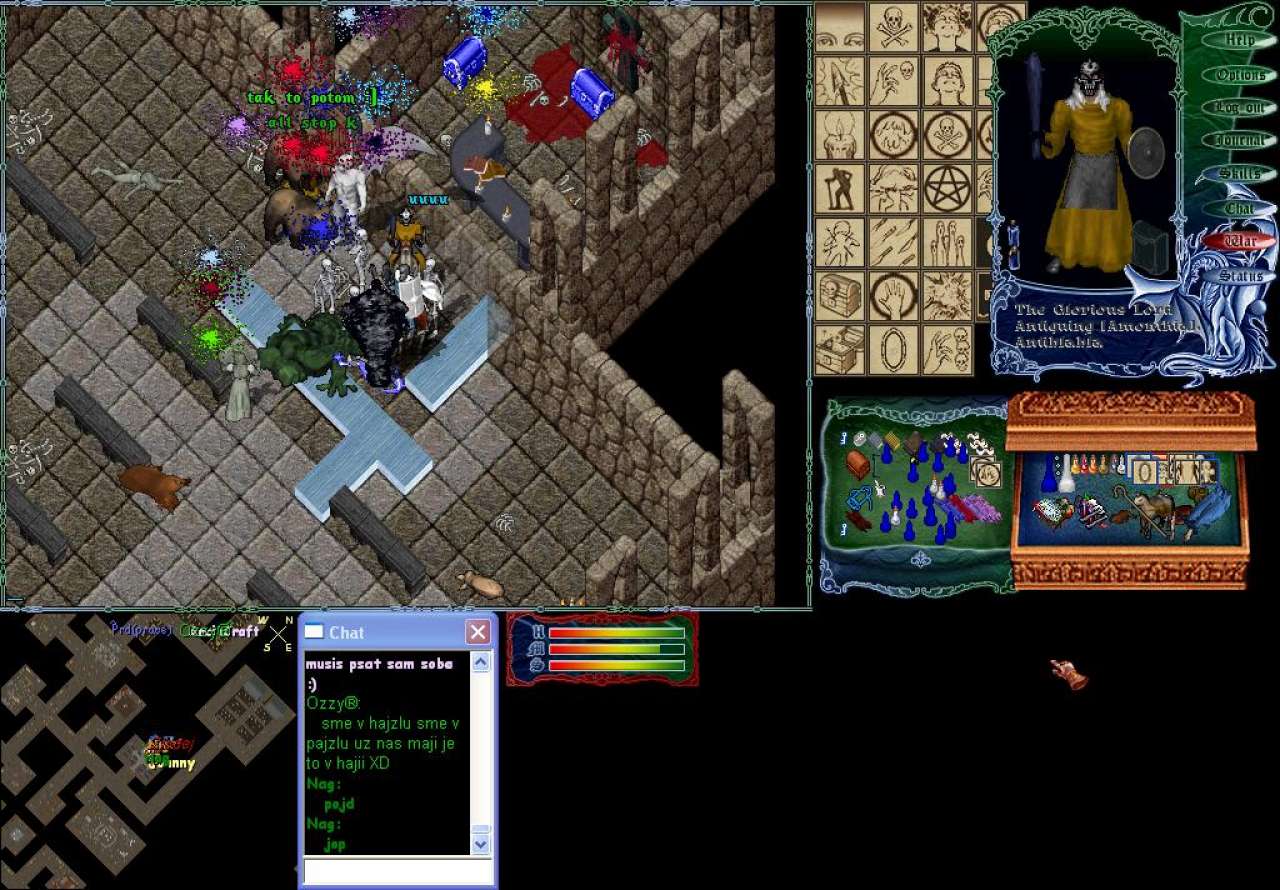Screen dimensions: 1280x890
Task: Activate the skull treasure chest spell icon
Action: click(x=840, y=294)
